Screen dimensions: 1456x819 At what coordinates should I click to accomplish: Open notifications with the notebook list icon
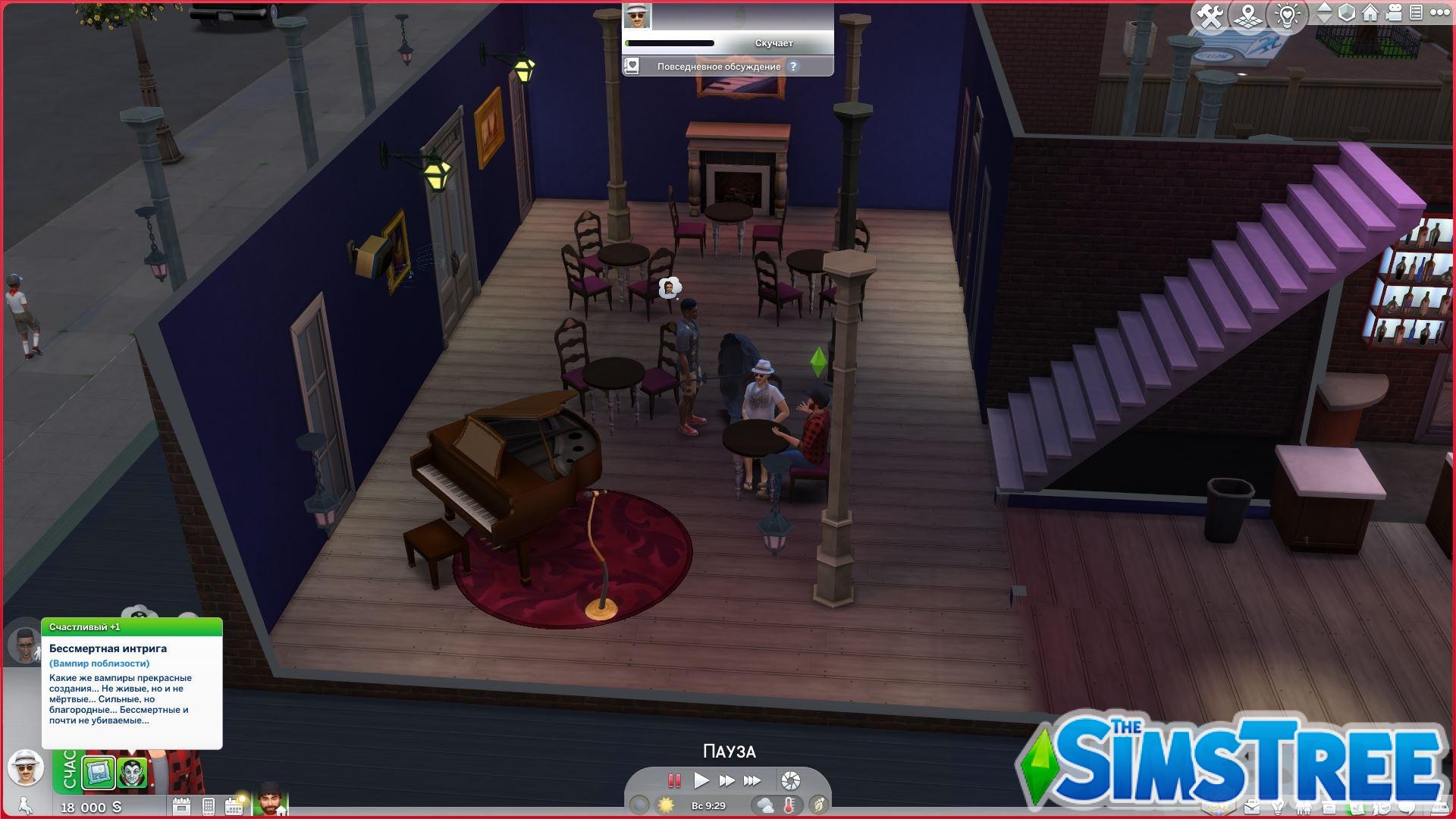point(1415,11)
